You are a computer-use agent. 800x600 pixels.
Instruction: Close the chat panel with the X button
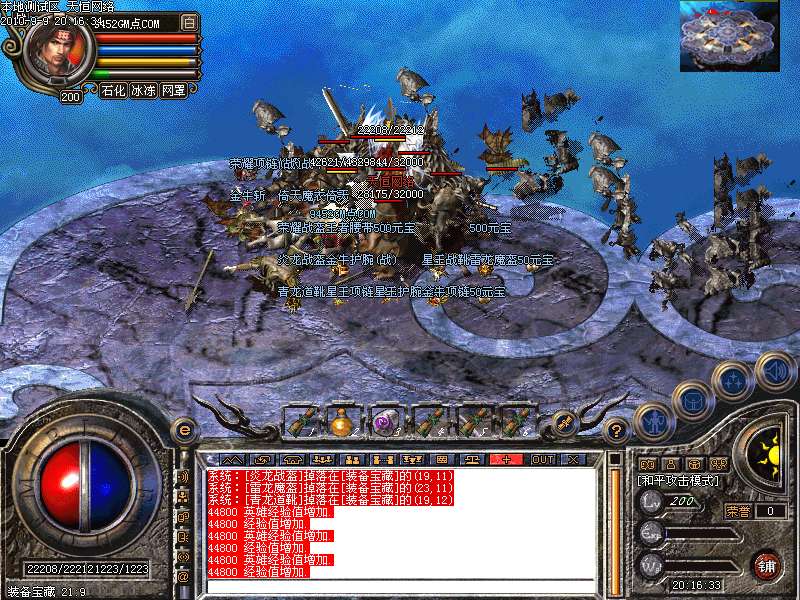point(573,459)
